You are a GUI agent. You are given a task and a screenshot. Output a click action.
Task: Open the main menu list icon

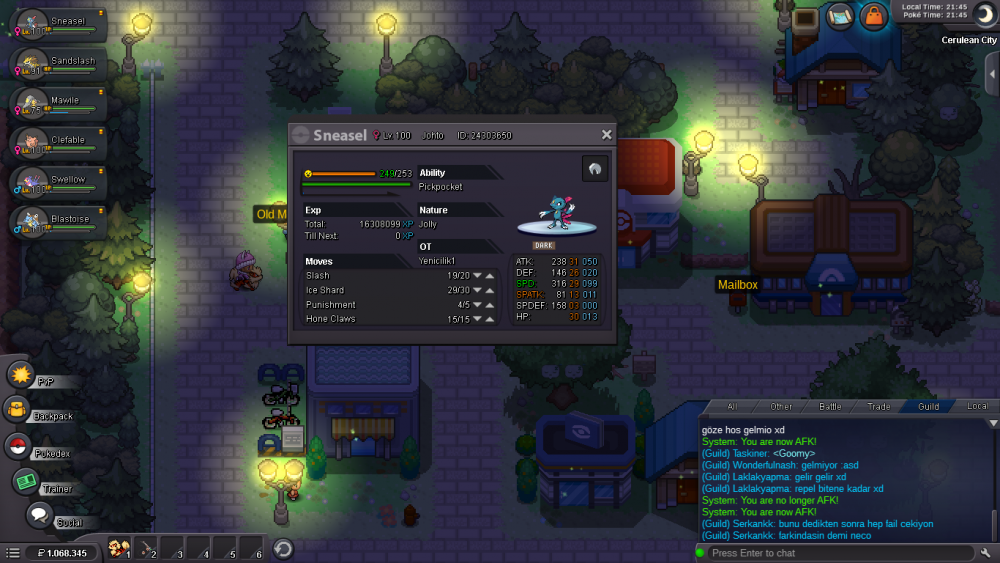click(x=12, y=552)
